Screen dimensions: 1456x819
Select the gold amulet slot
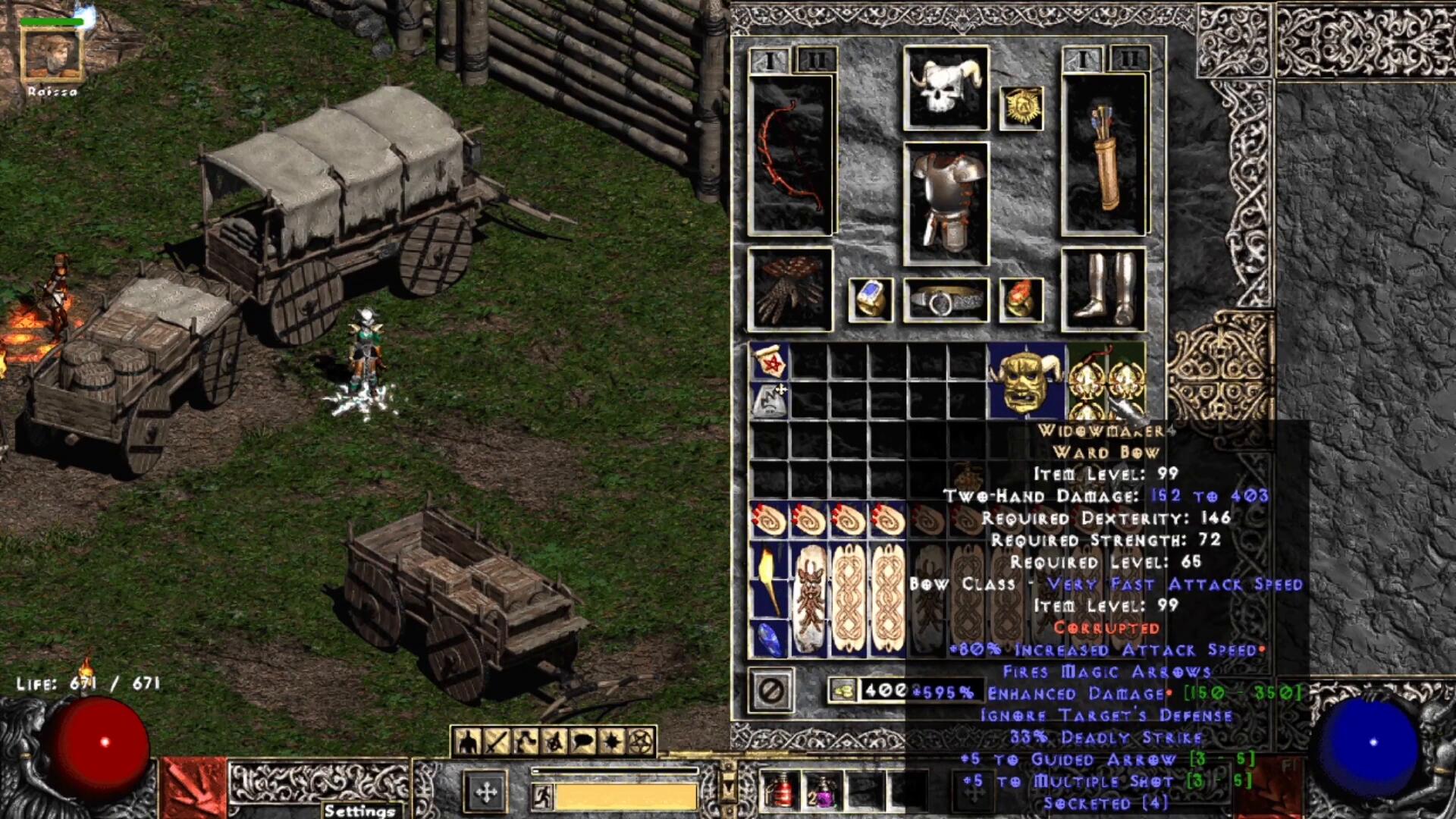click(1021, 108)
